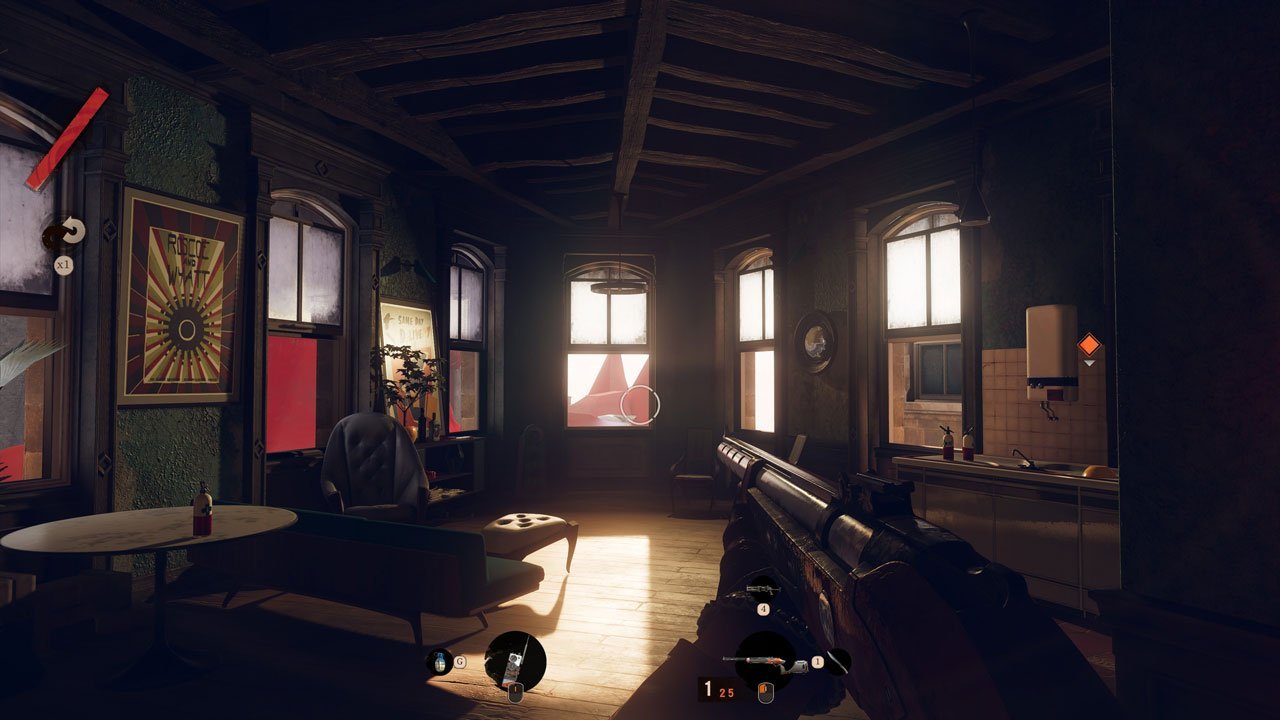This screenshot has width=1280, height=720.
Task: Select the equipped shotgun weapon slot
Action: [x=765, y=661]
